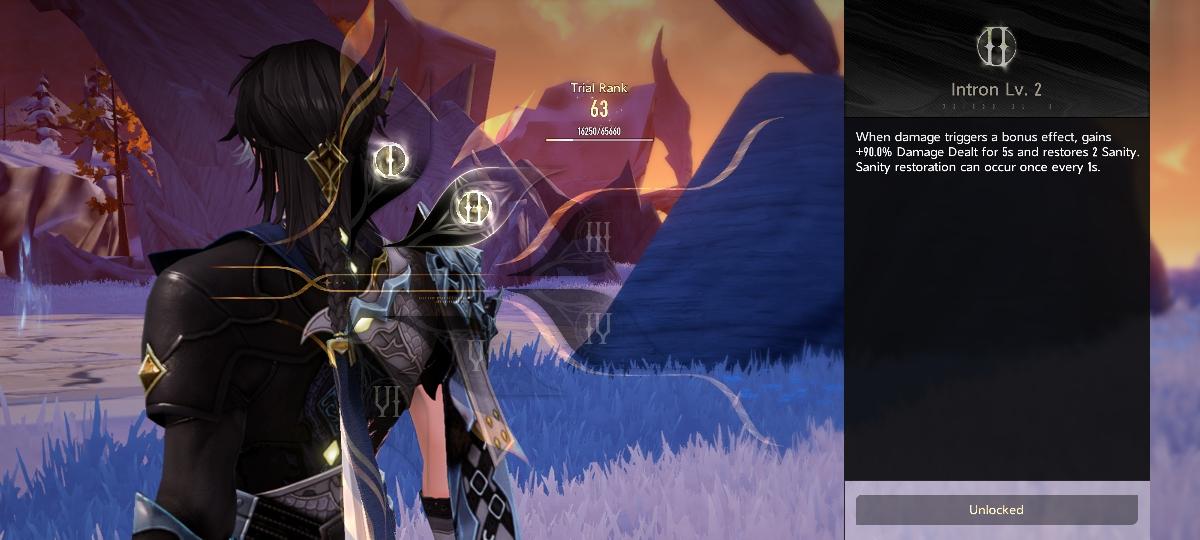Viewport: 1200px width, 540px height.
Task: Click the Unlocked button
Action: 996,510
